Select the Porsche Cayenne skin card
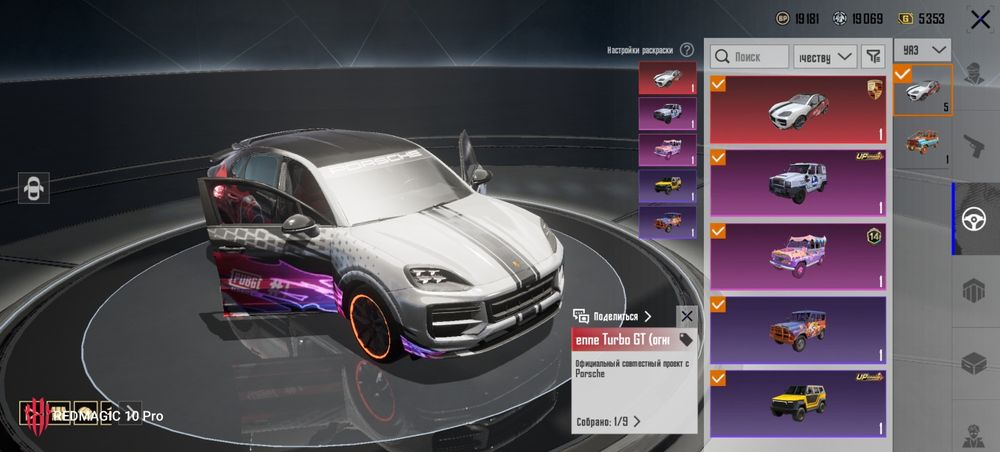Viewport: 1000px width, 452px height. coord(797,110)
